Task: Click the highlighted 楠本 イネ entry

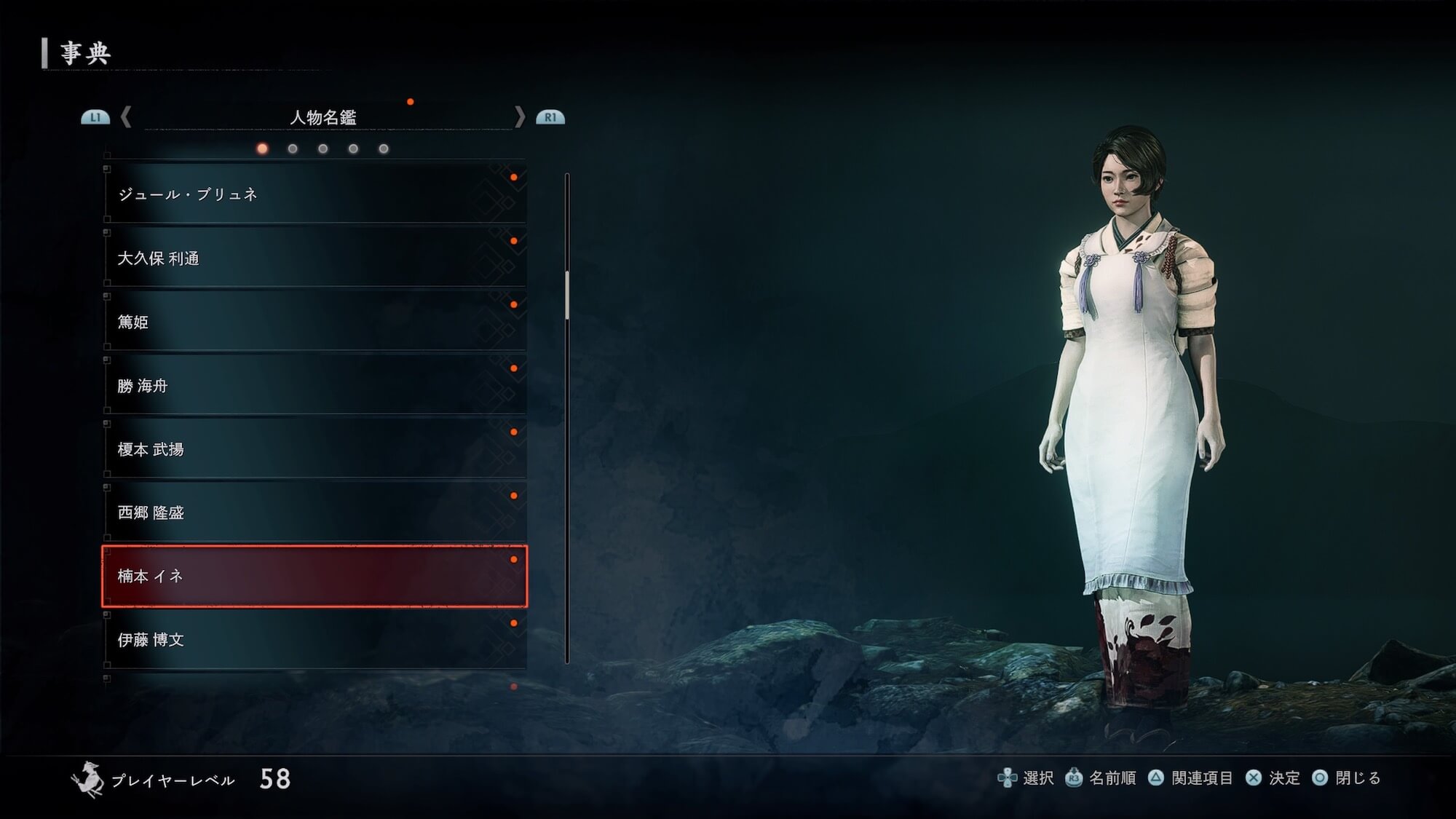Action: 314,576
